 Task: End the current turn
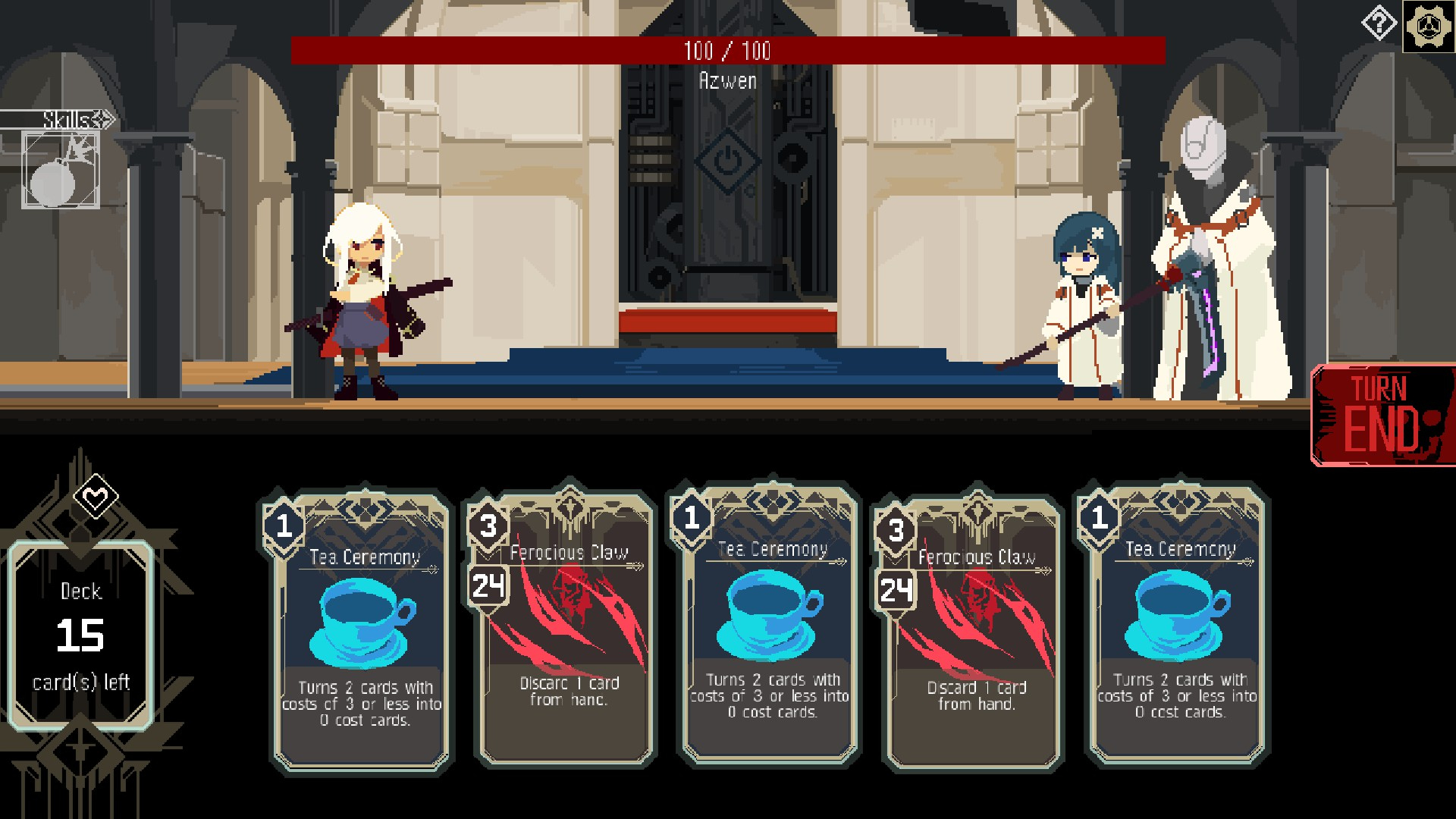(1382, 415)
